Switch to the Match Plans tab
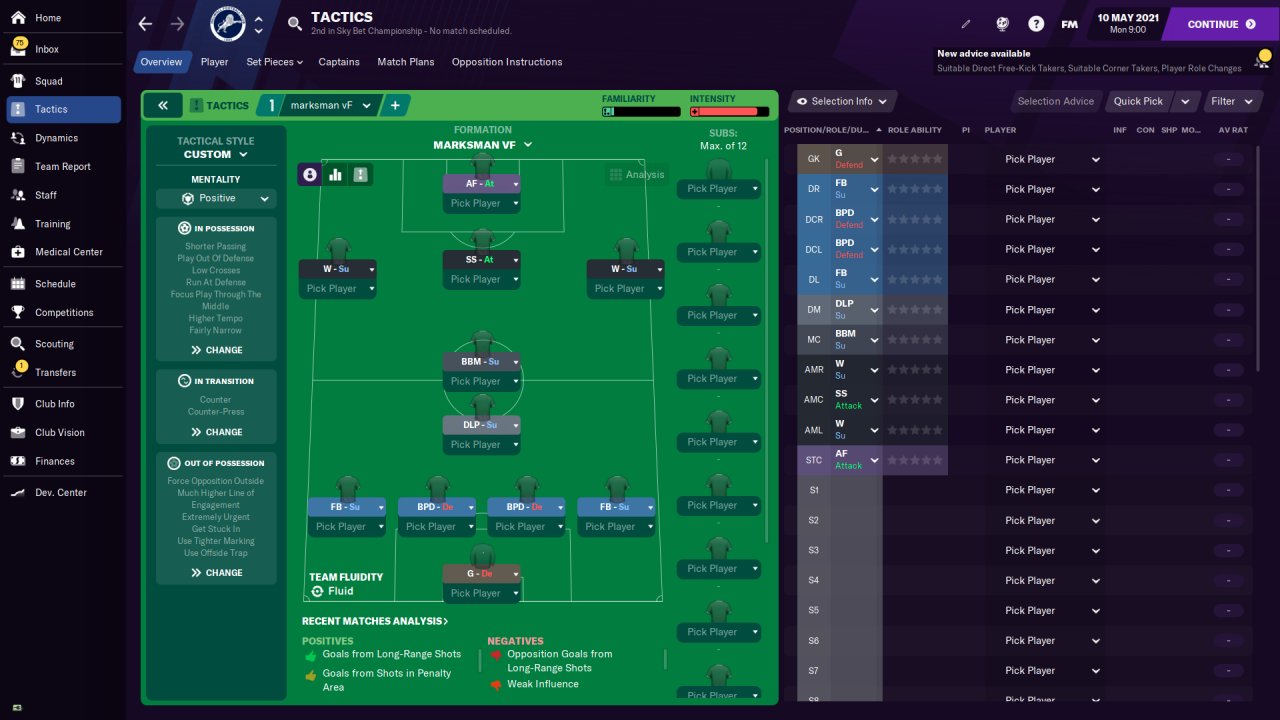1280x720 pixels. click(x=405, y=62)
